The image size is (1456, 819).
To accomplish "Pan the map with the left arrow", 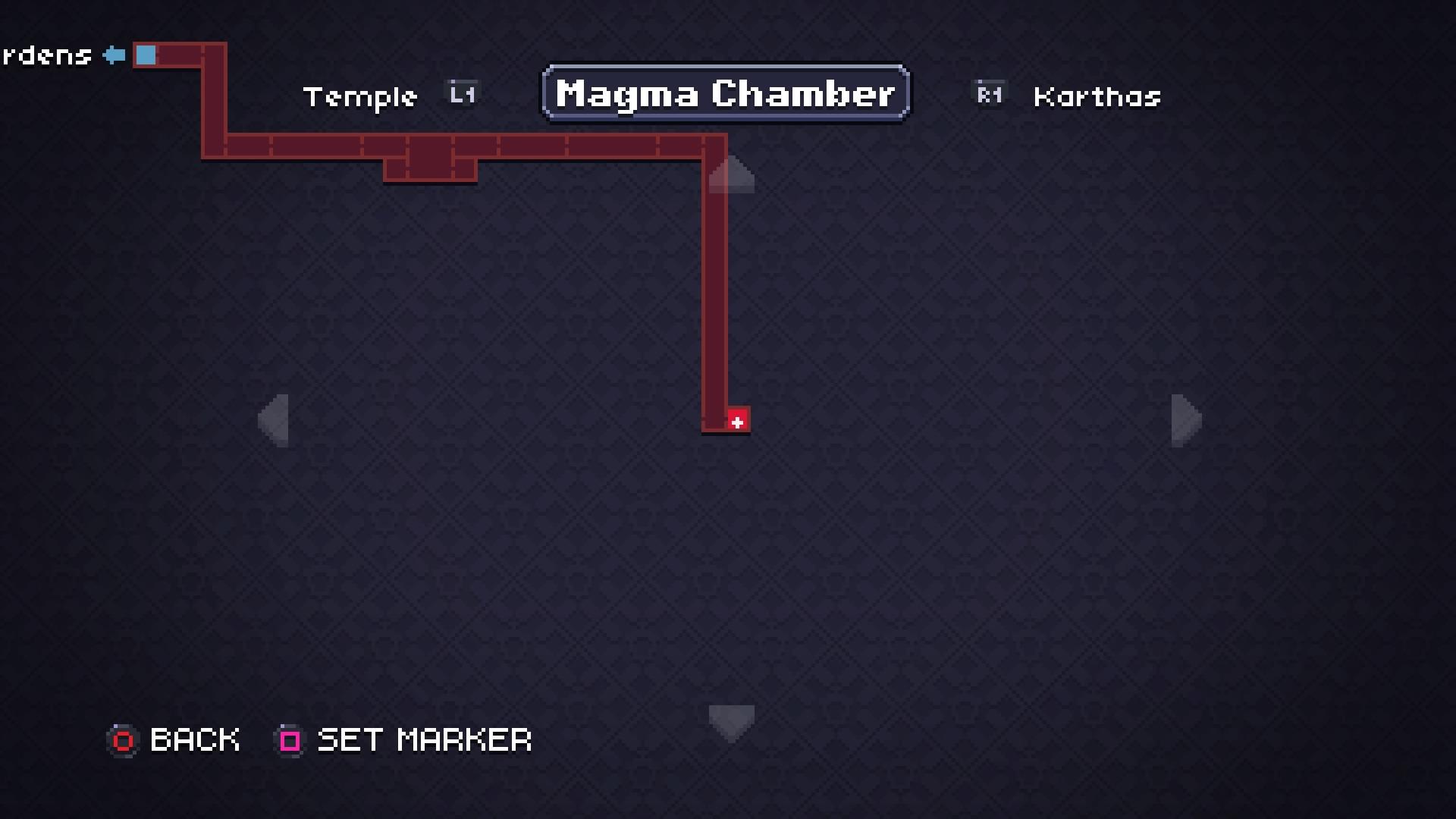I will click(x=274, y=420).
